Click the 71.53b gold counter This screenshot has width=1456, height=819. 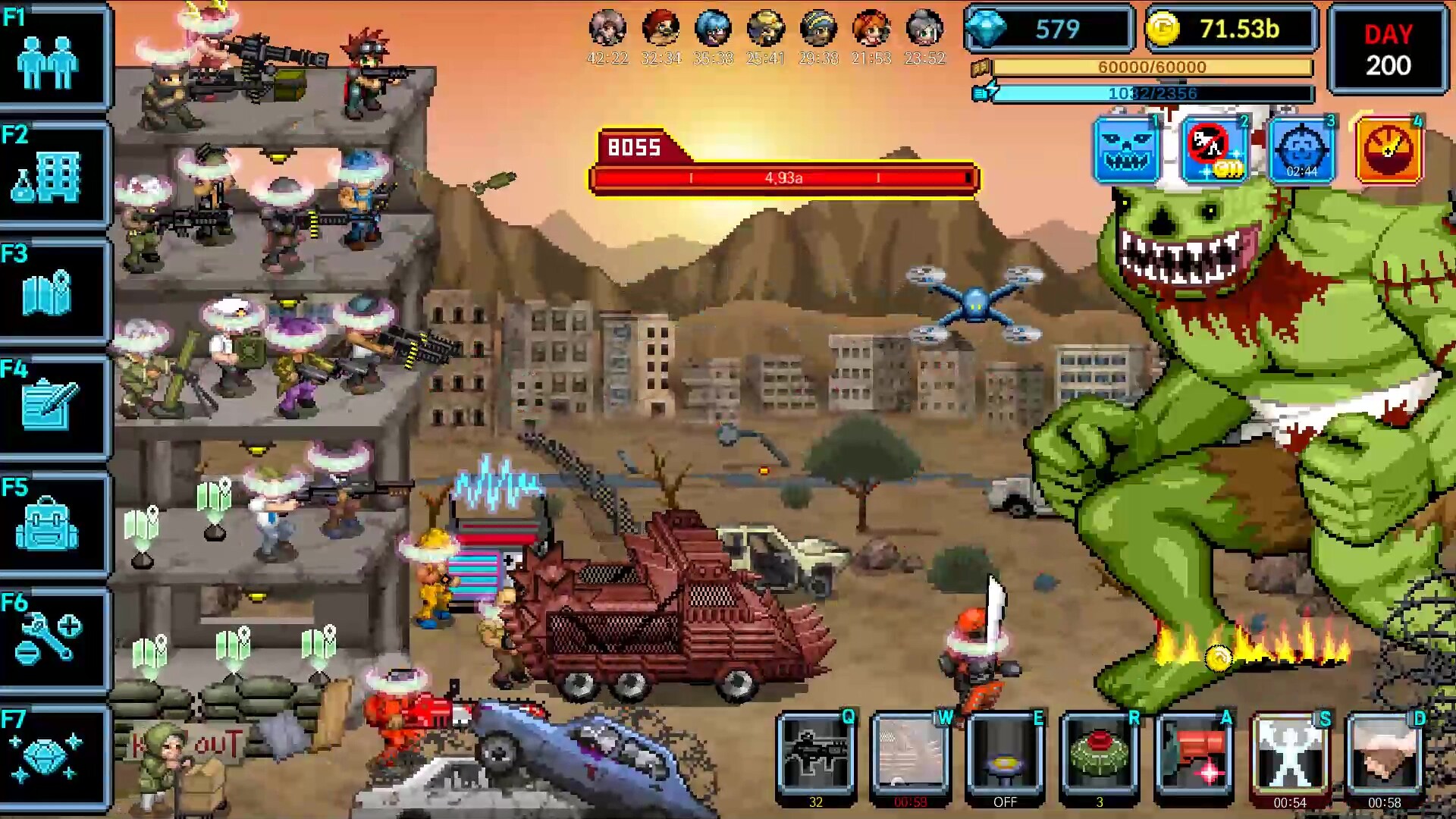pos(1232,29)
